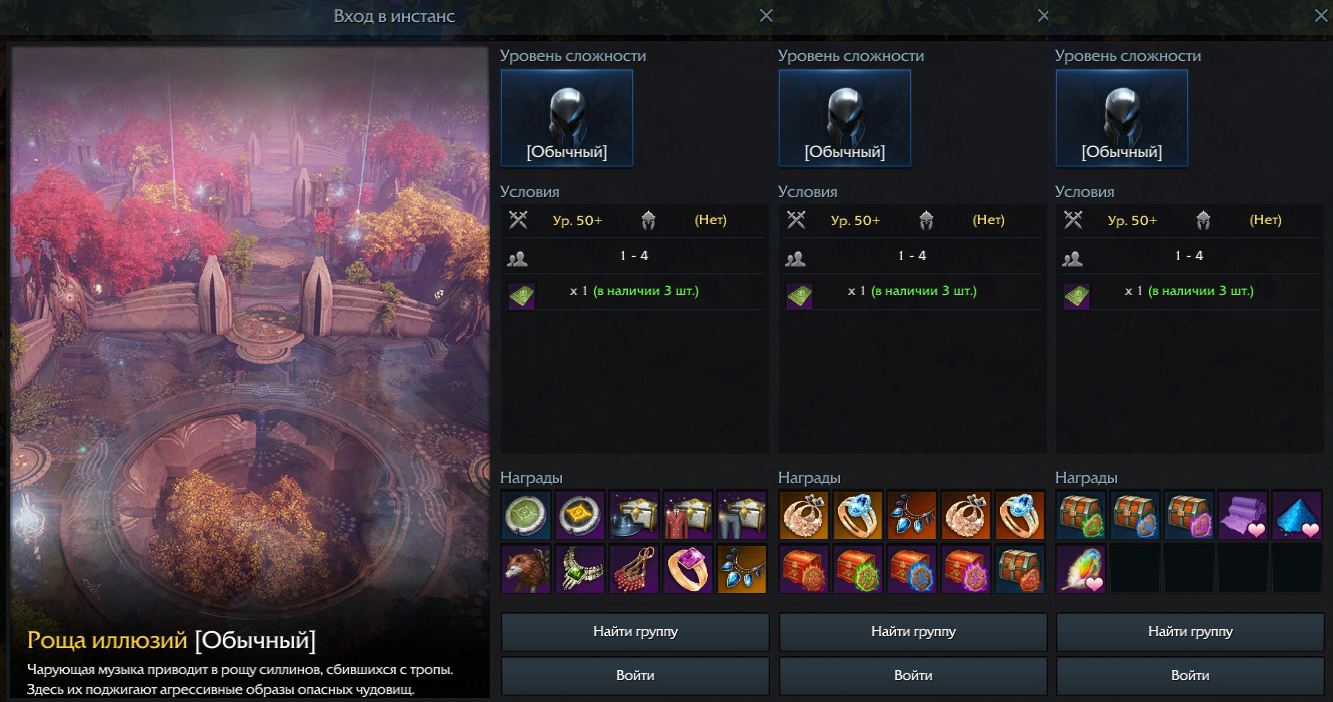Screen dimensions: 1333x702
Task: Click Найти группу in the costume chest rewards panel
Action: pos(635,632)
